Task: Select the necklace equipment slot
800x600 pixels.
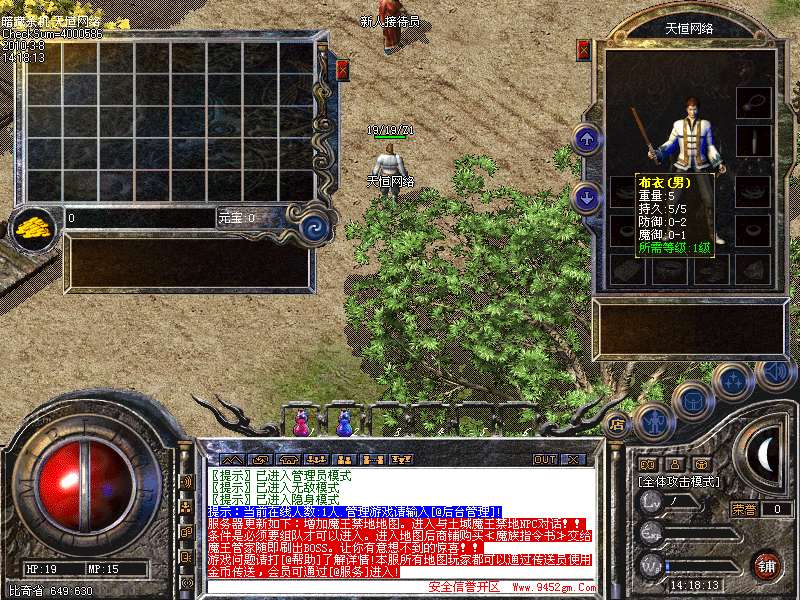Action: [x=753, y=103]
